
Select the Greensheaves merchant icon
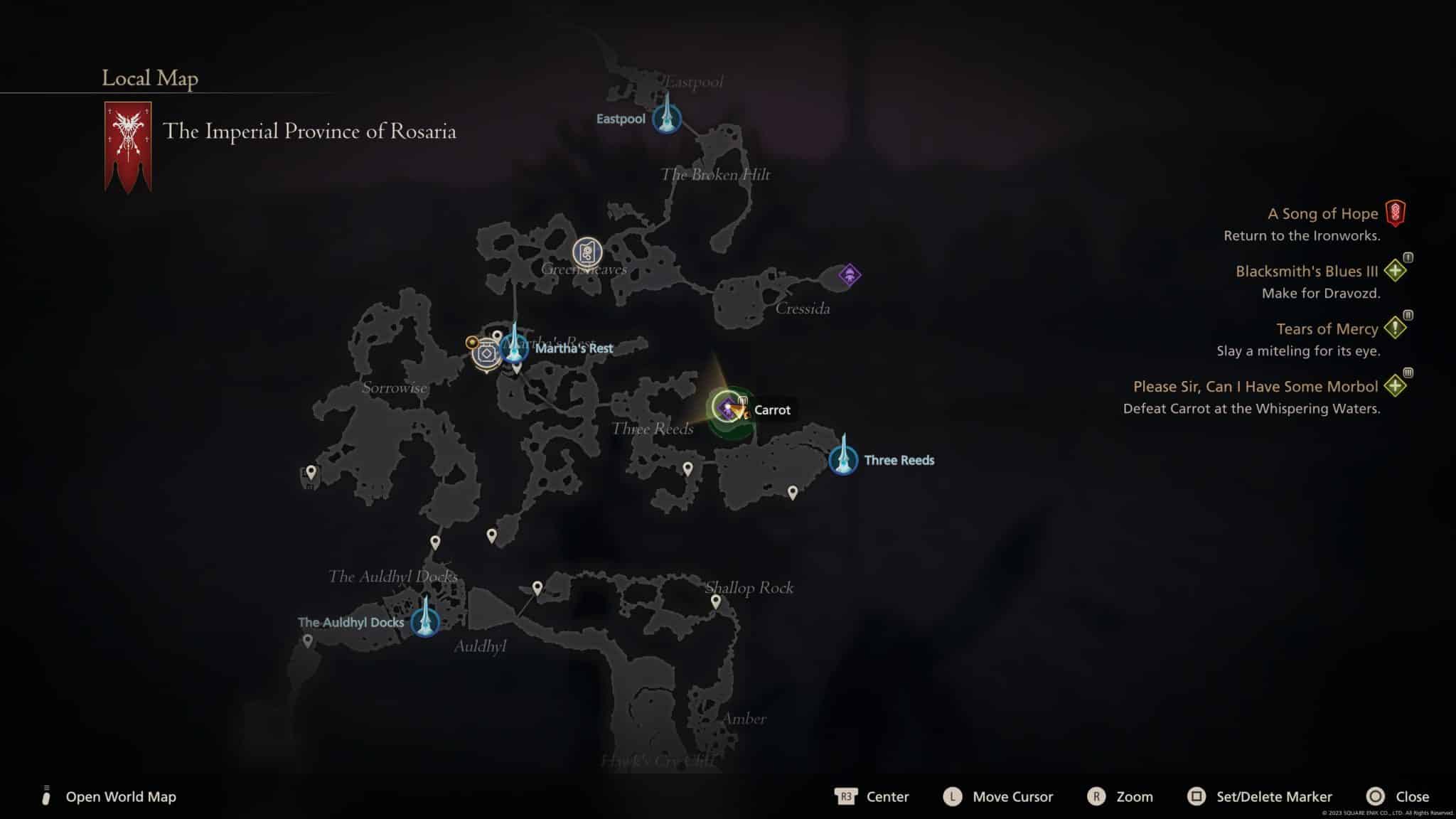[x=587, y=253]
